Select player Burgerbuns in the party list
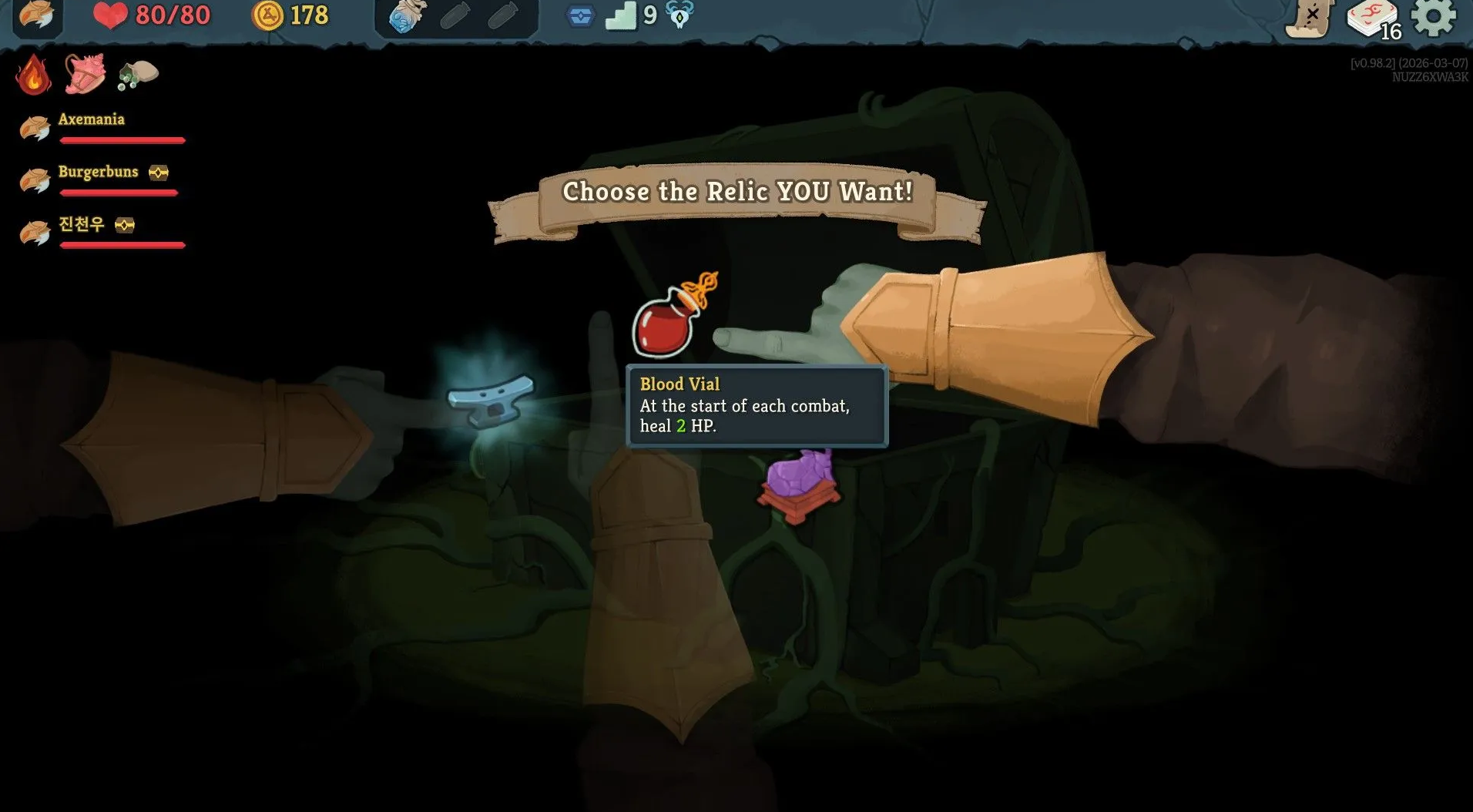This screenshot has width=1473, height=812. [x=98, y=172]
